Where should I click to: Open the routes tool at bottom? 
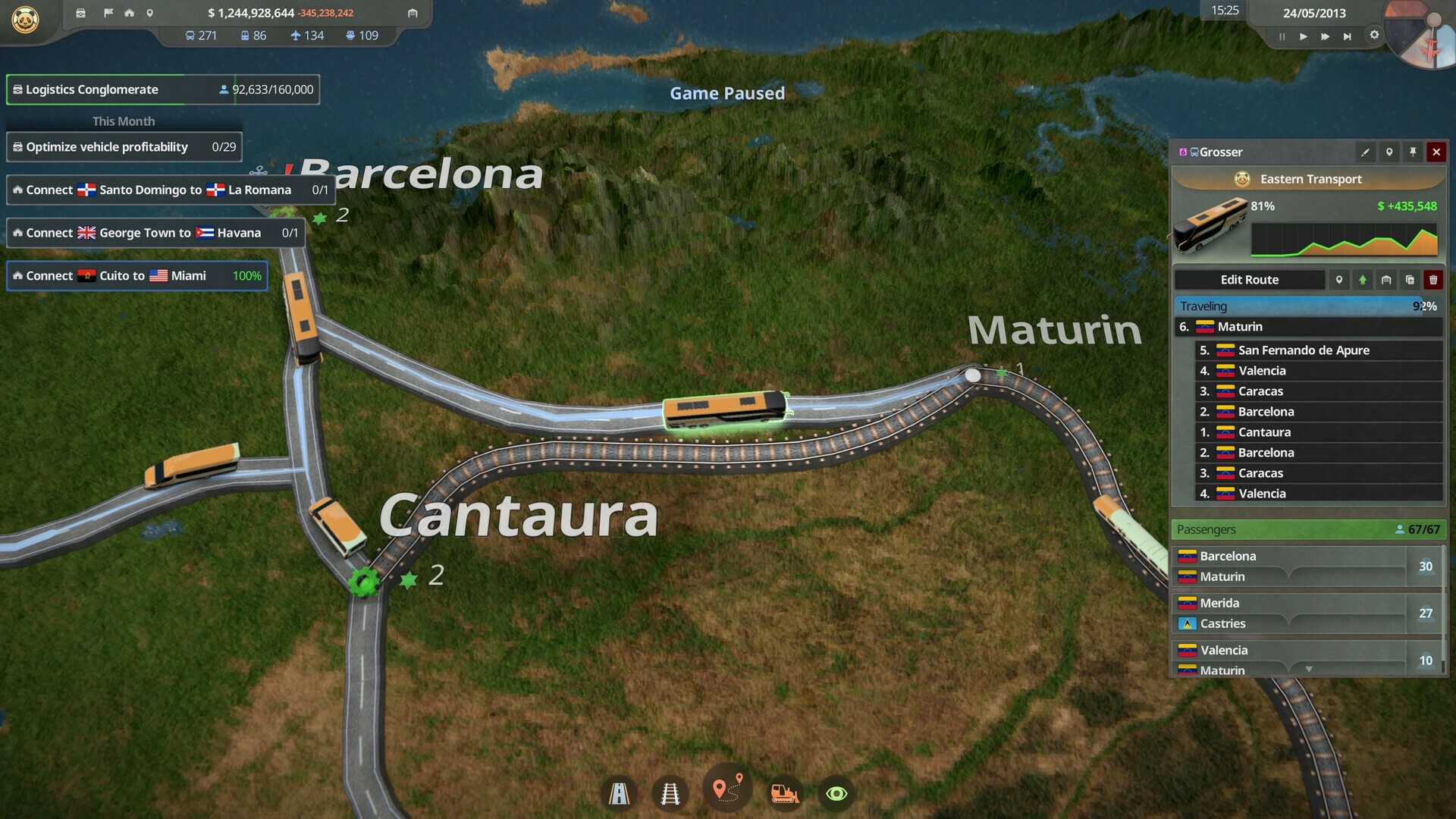coord(727,789)
